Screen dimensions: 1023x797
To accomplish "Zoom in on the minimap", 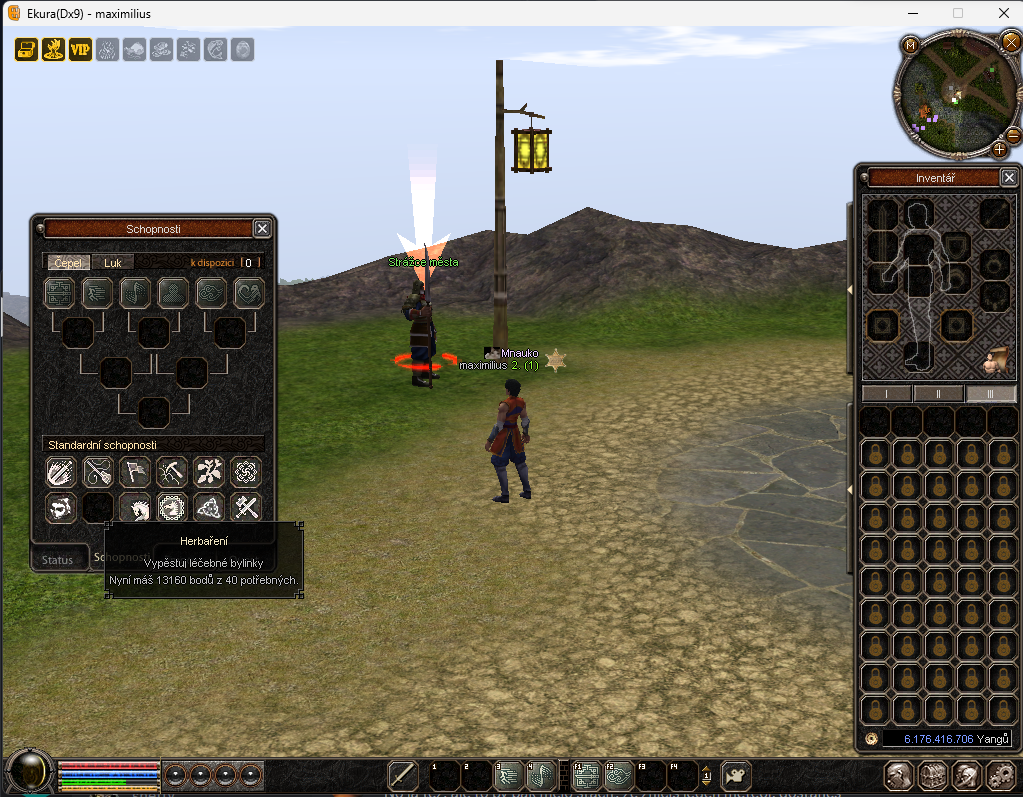I will (x=999, y=149).
